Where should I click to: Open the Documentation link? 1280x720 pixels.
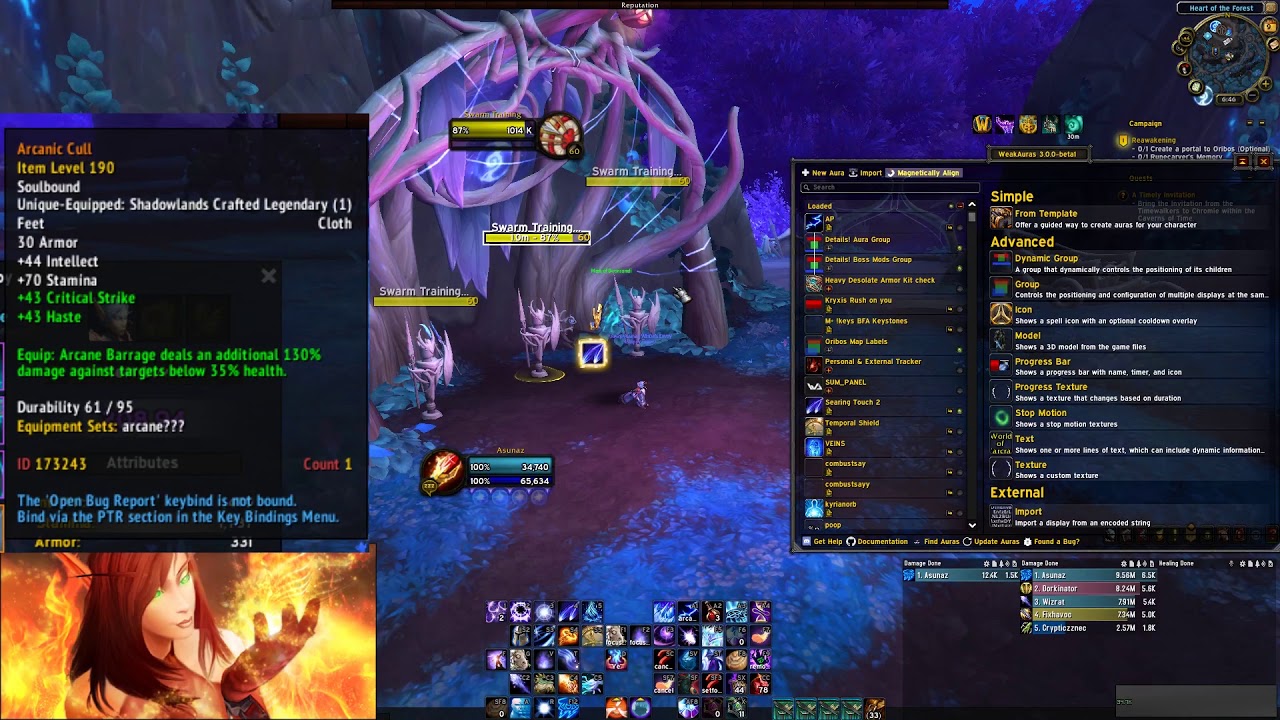pyautogui.click(x=881, y=542)
